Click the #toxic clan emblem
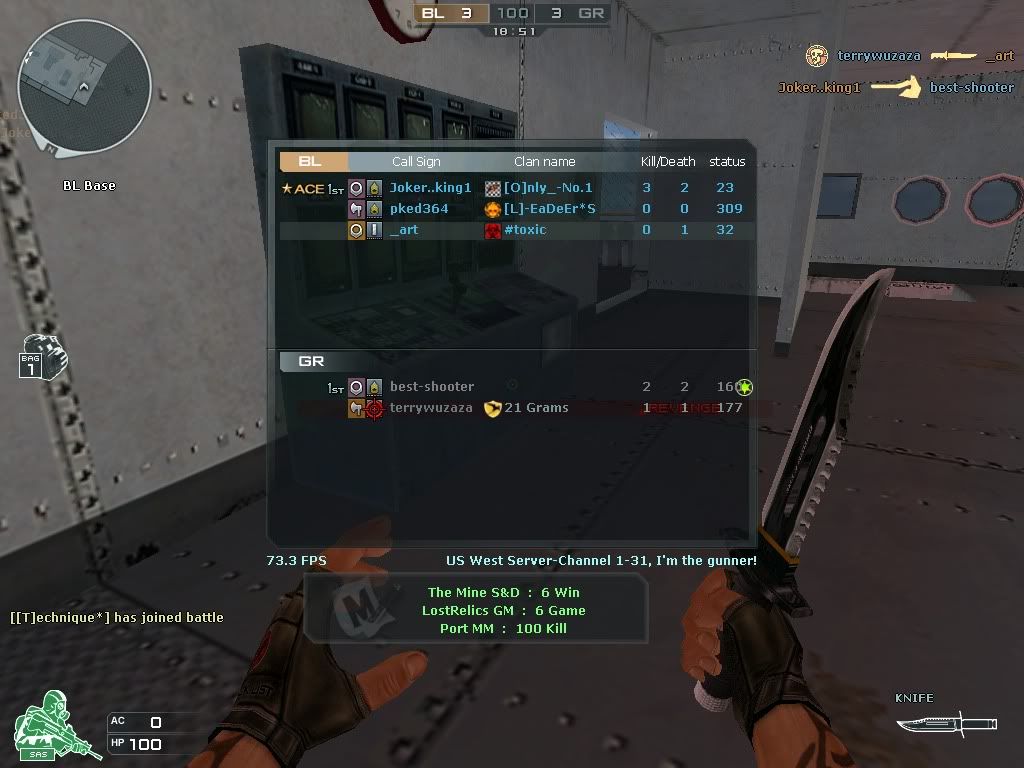This screenshot has height=768, width=1024. (x=493, y=230)
